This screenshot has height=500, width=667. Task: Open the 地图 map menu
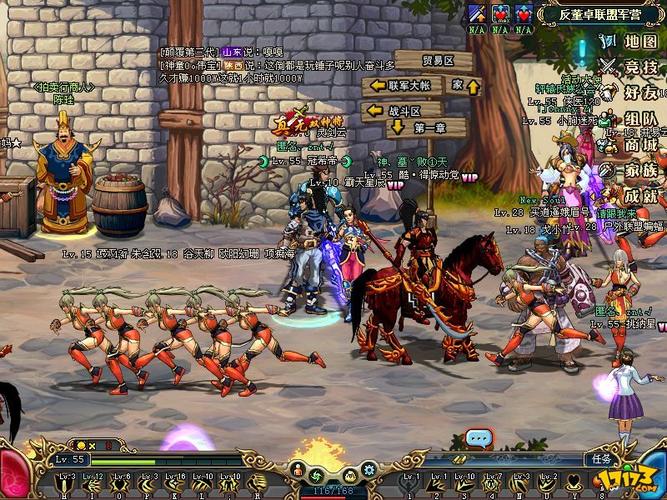[x=640, y=42]
